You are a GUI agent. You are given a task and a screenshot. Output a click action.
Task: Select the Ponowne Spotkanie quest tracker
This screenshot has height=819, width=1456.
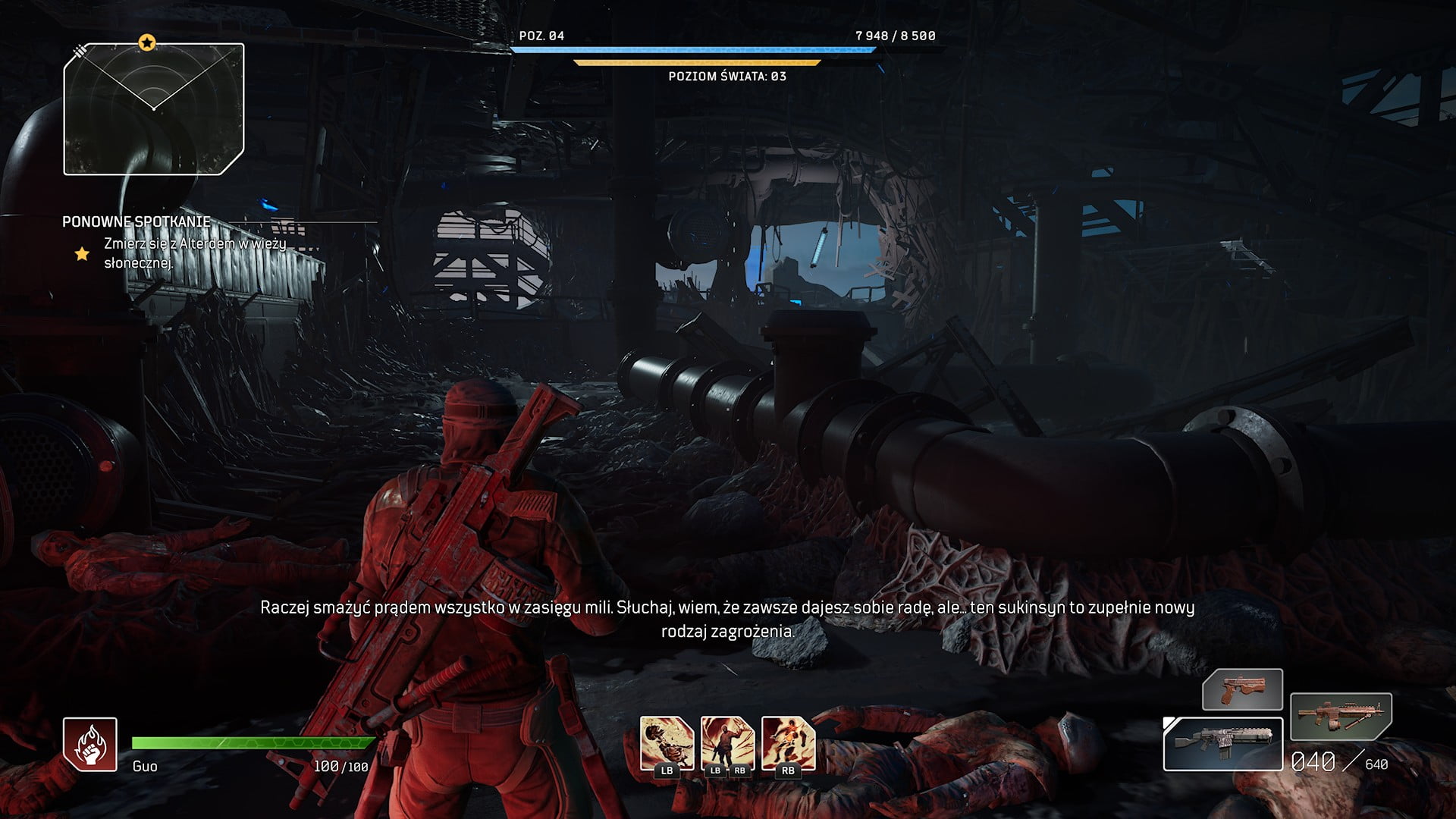tap(136, 221)
